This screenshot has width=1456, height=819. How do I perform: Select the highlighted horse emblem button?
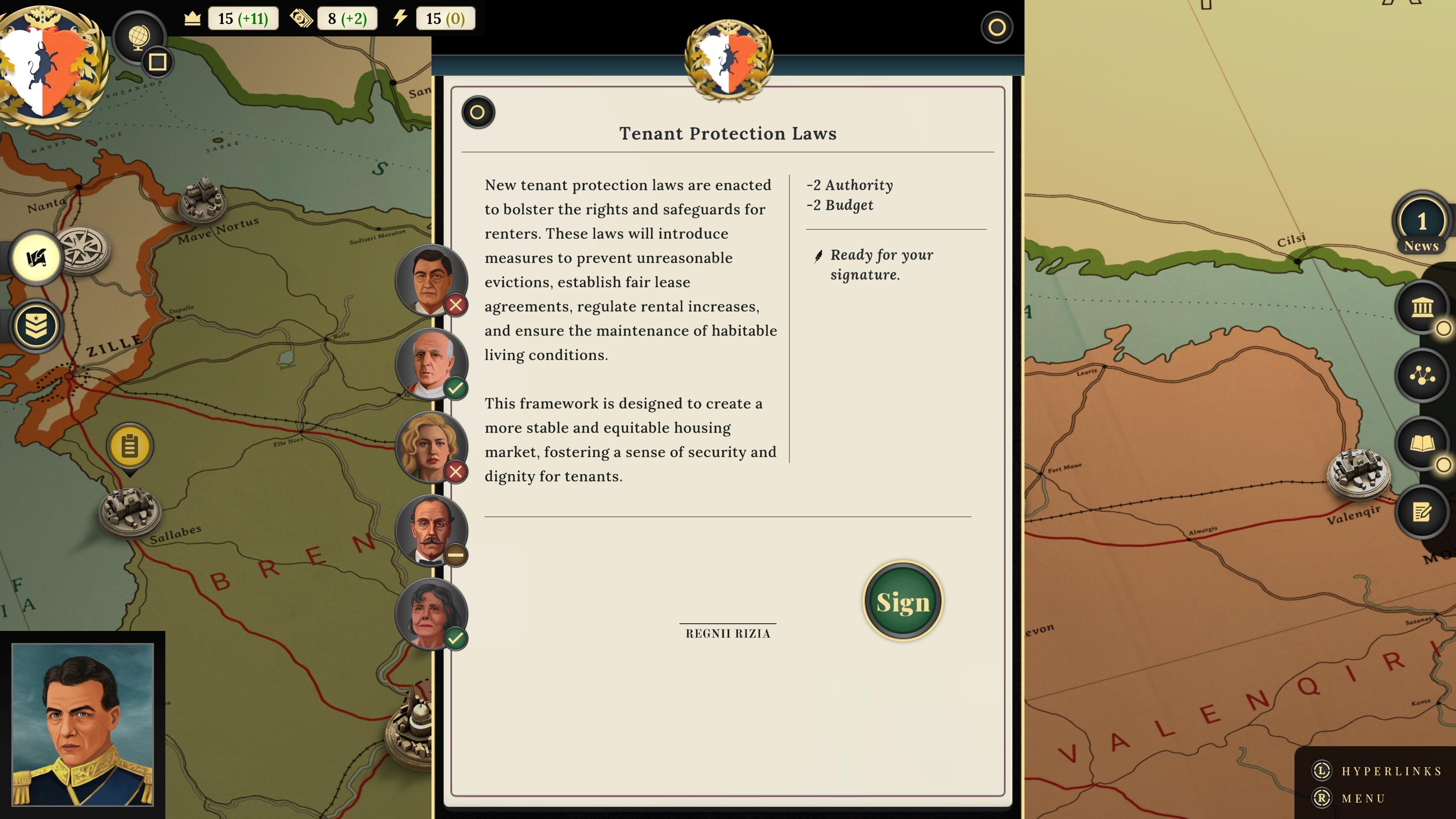37,258
